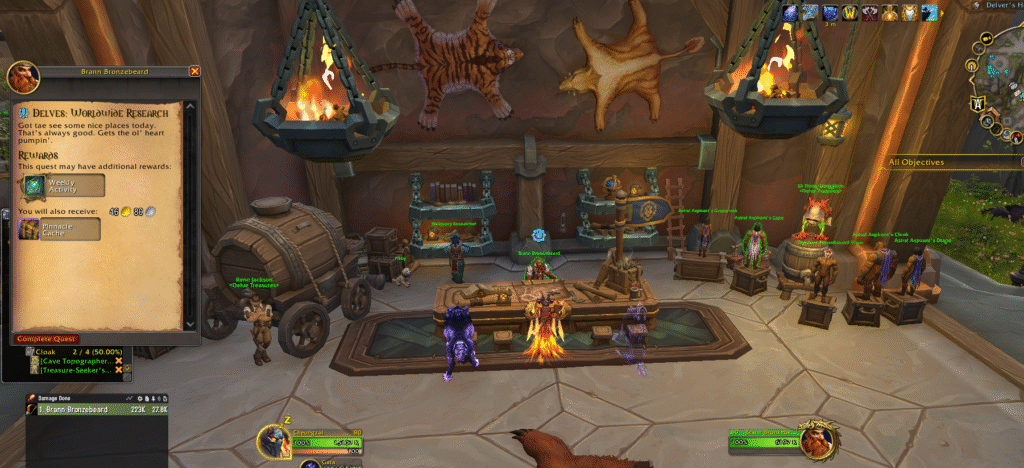Remove the Cave Topographer tracked entry
The image size is (1024, 468).
coord(118,360)
